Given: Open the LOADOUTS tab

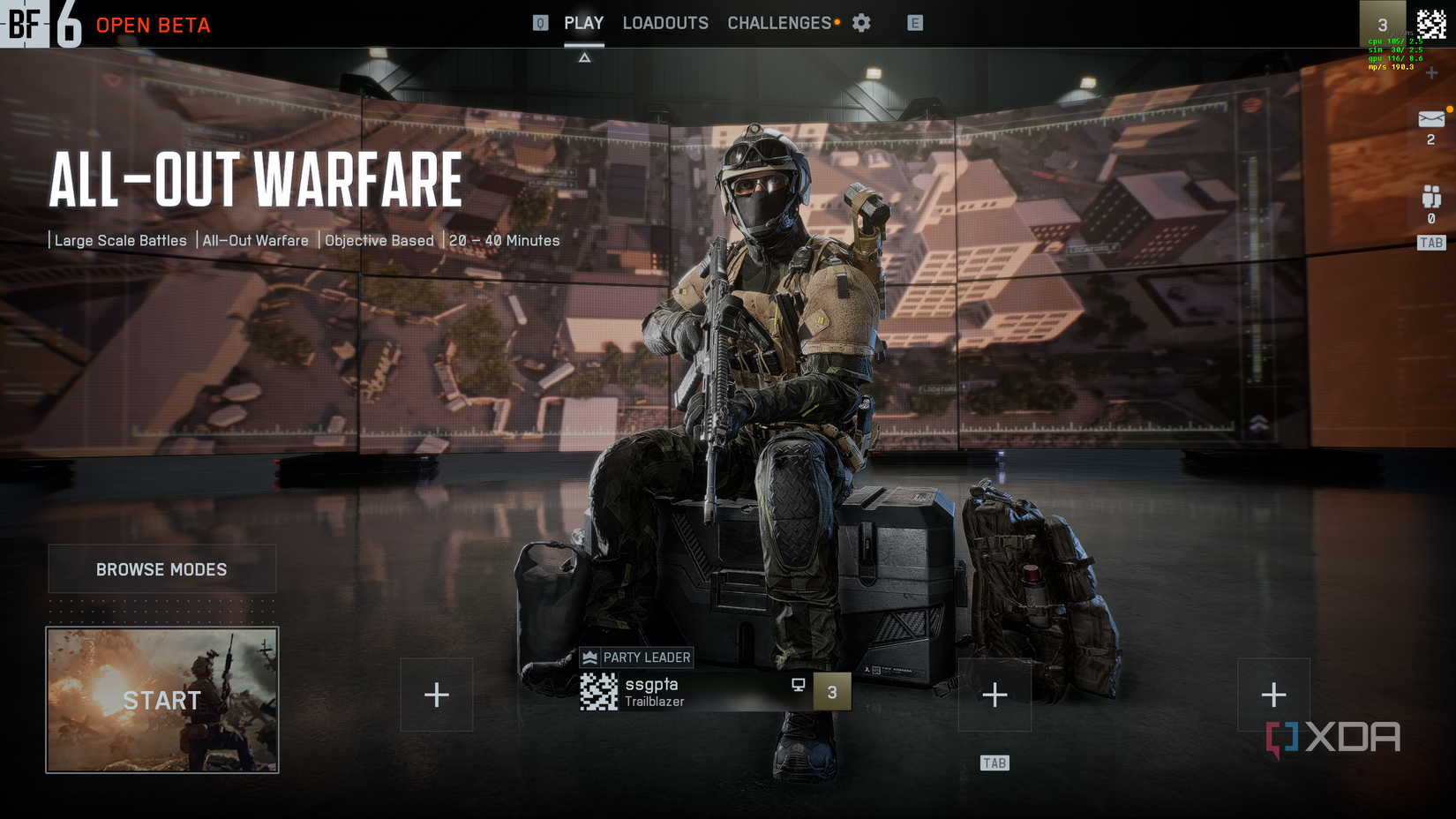Looking at the screenshot, I should 665,23.
